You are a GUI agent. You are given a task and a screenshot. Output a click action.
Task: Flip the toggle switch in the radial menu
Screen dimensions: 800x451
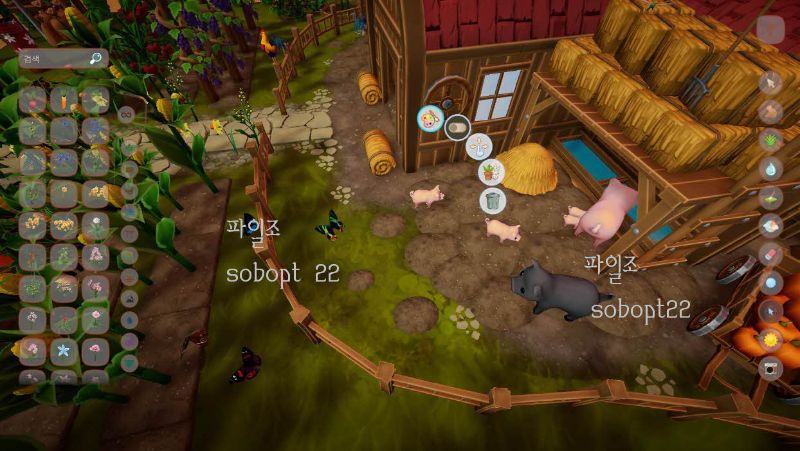pos(458,127)
